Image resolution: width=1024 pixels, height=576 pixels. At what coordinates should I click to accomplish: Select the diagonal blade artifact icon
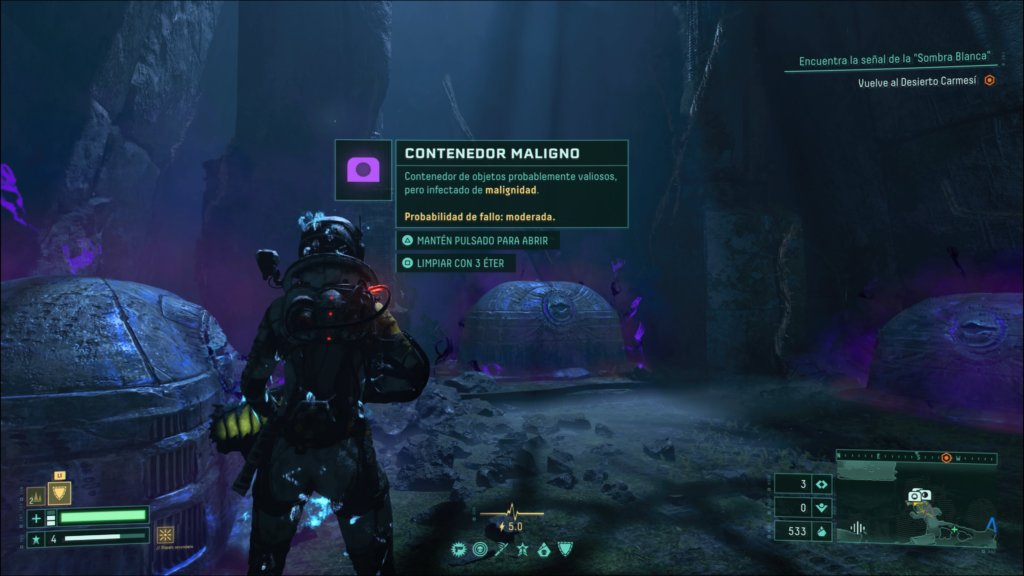point(502,549)
